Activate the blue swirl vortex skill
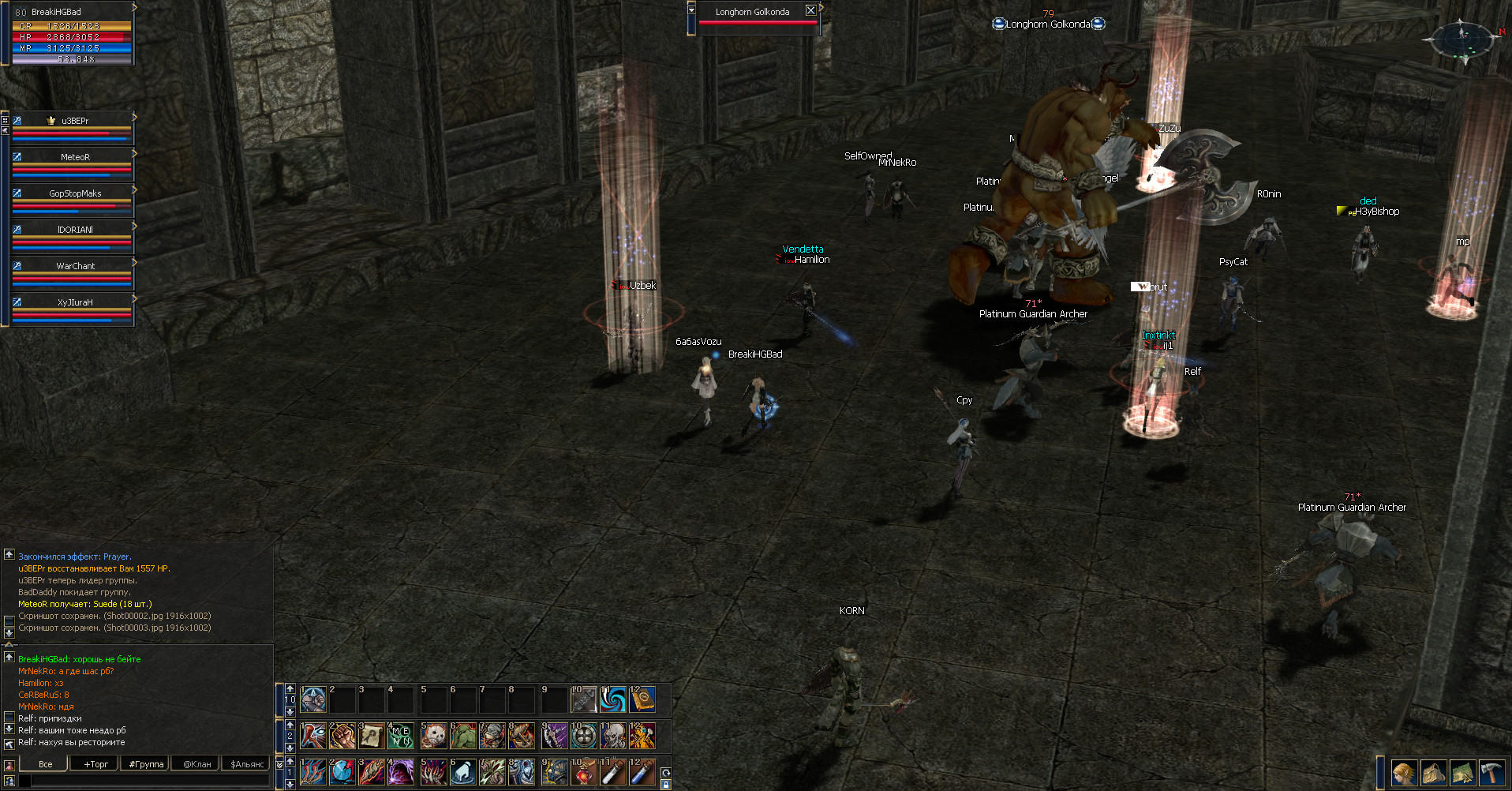Screen dimensions: 1512x791 [612, 699]
